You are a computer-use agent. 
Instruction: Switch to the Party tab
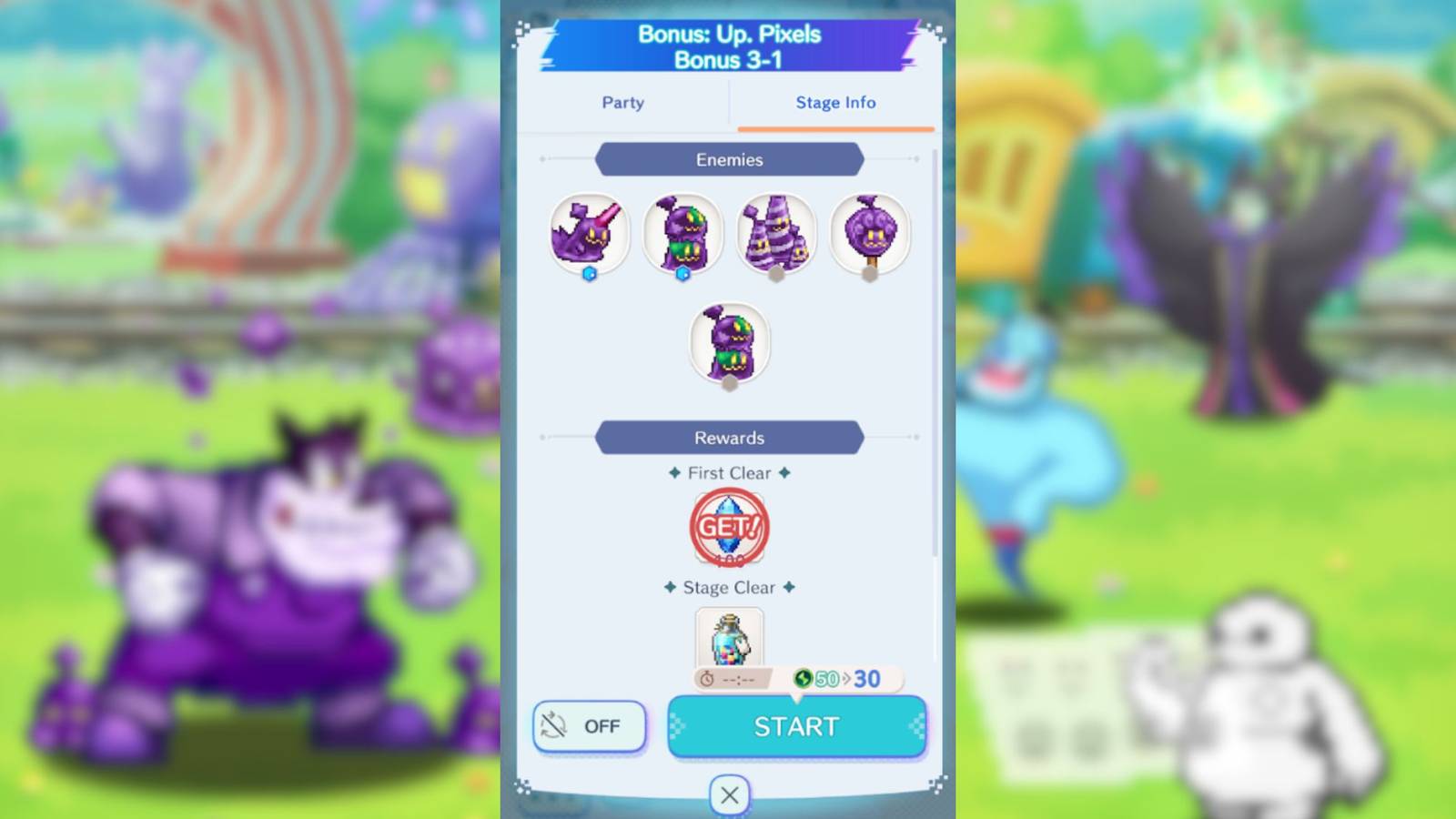622,103
